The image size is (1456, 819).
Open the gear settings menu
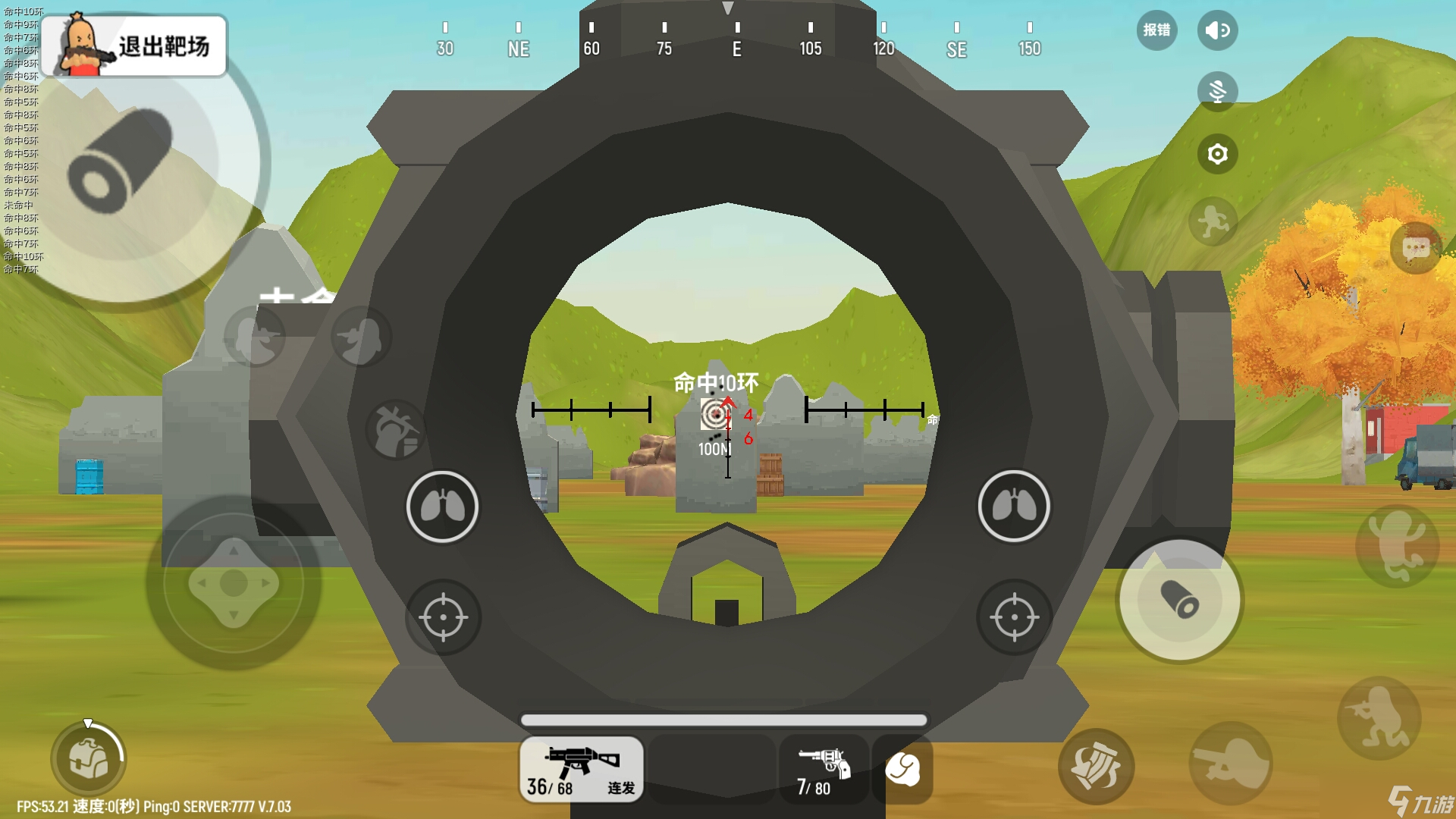pos(1217,154)
